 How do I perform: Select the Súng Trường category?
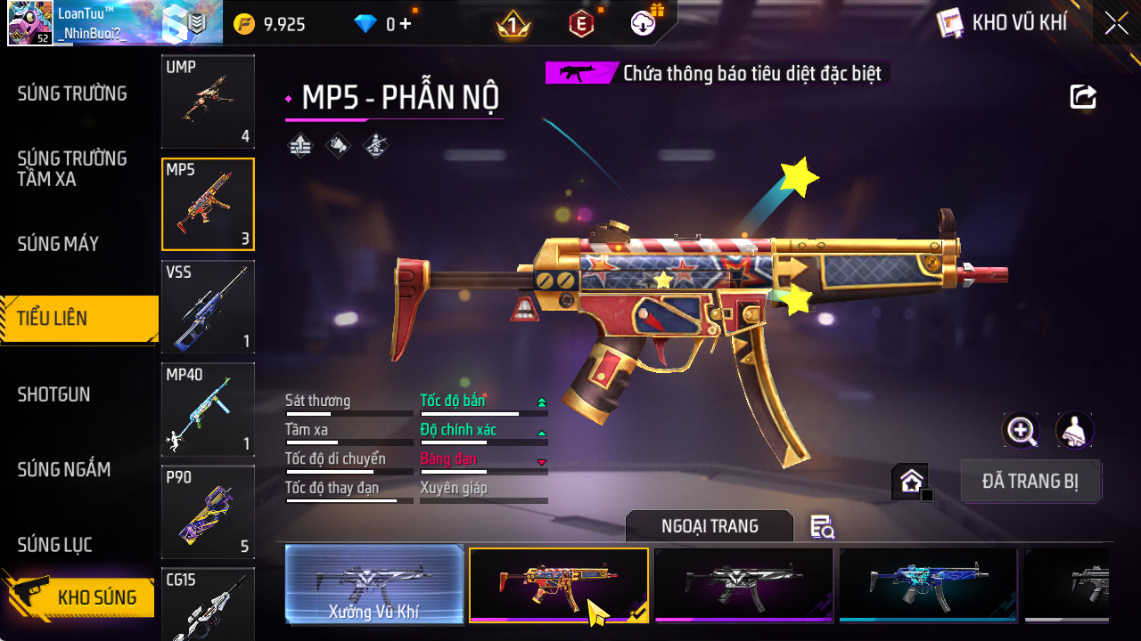pyautogui.click(x=72, y=94)
